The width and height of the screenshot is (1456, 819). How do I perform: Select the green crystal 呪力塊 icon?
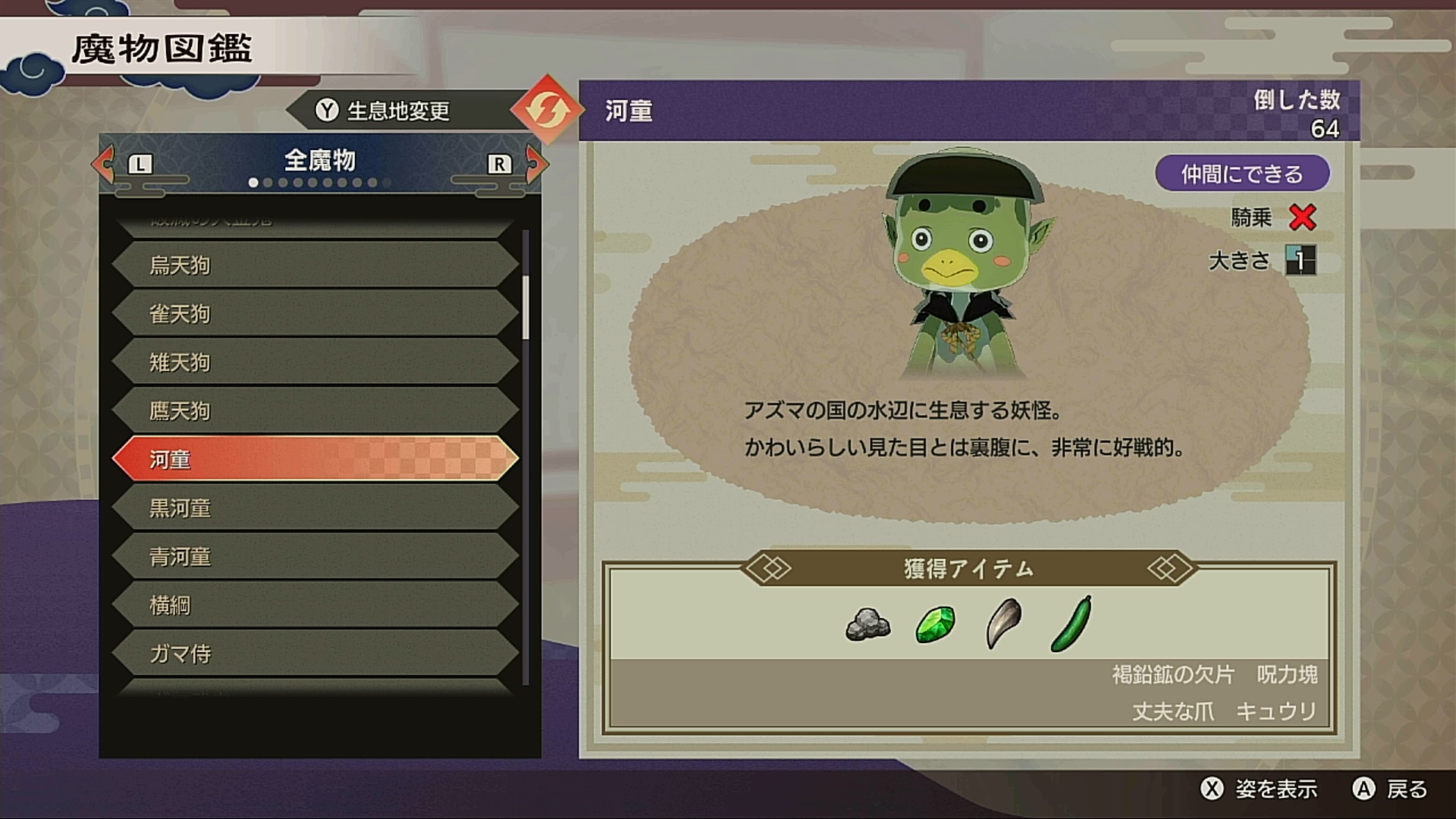(x=935, y=624)
